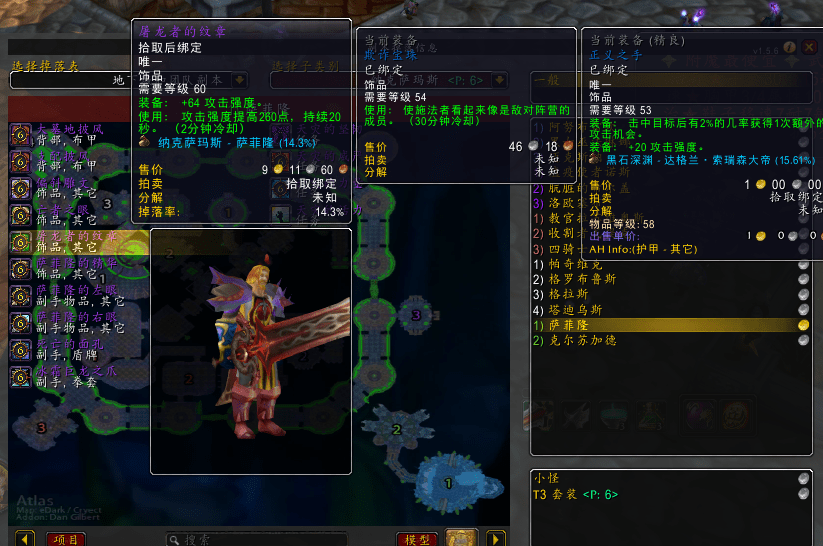Click the 项目 button
Screen dimensions: 823x546
(x=67, y=539)
